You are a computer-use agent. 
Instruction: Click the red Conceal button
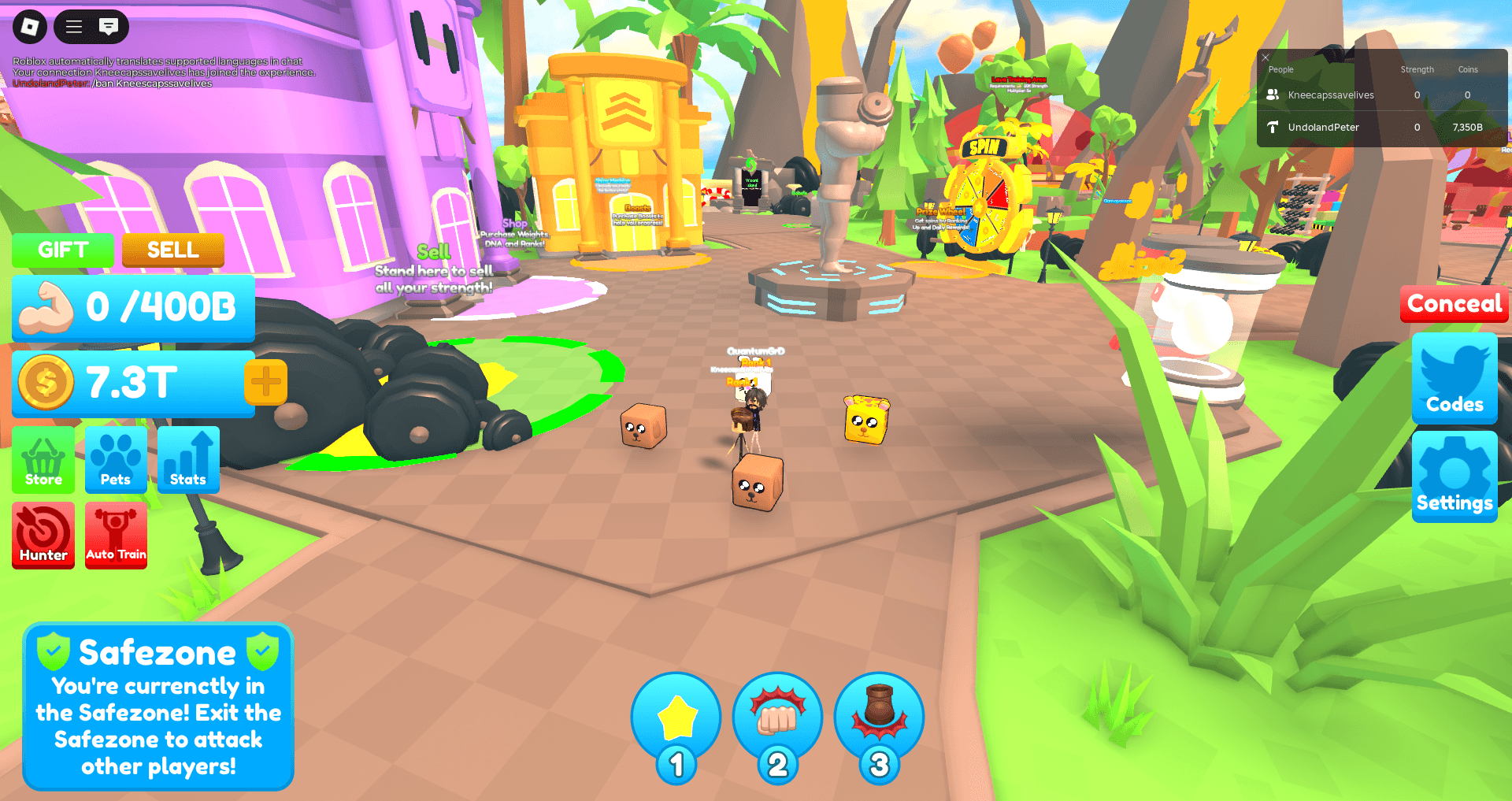(x=1454, y=304)
